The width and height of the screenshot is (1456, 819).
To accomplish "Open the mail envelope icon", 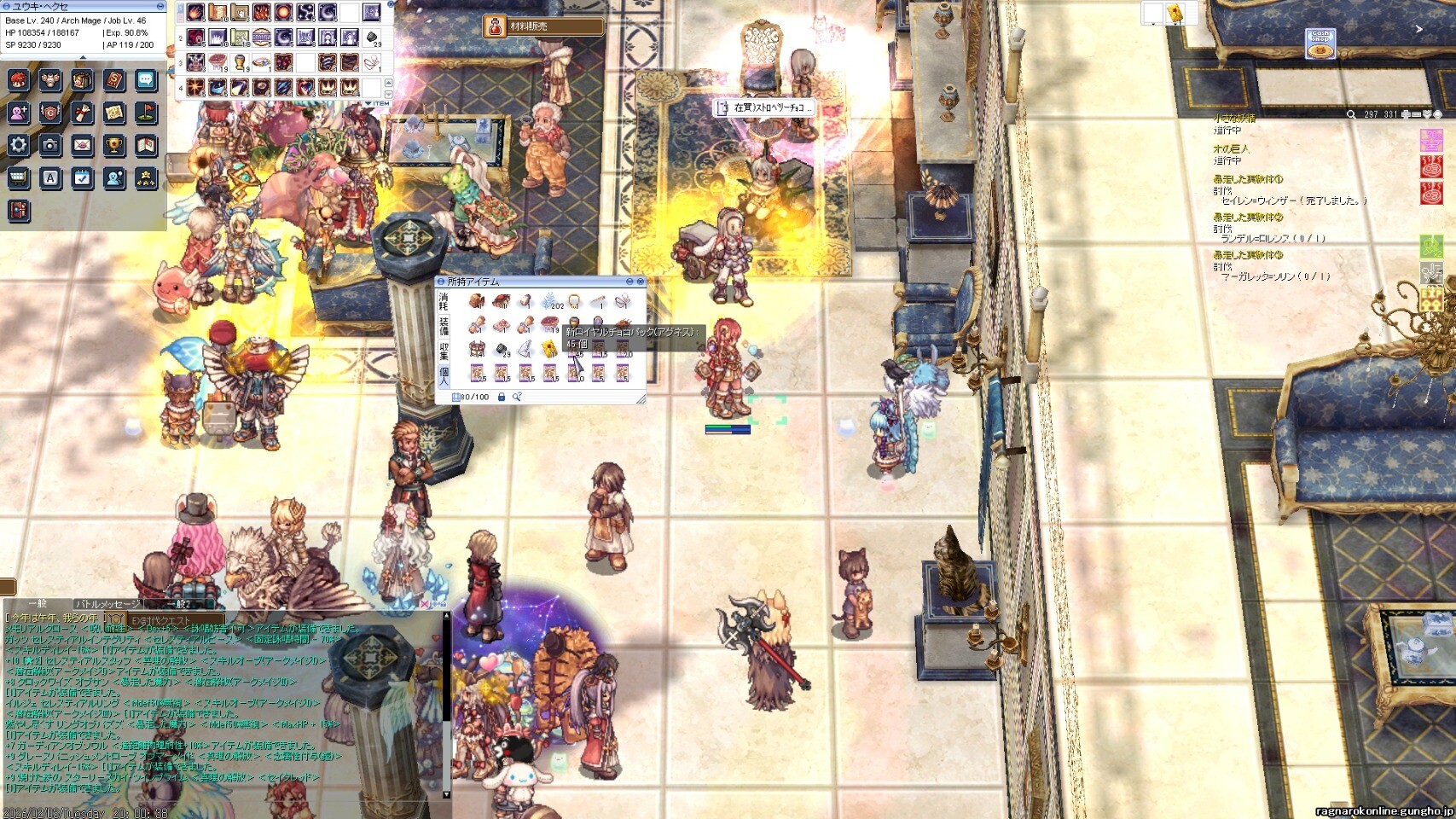I will tap(82, 145).
